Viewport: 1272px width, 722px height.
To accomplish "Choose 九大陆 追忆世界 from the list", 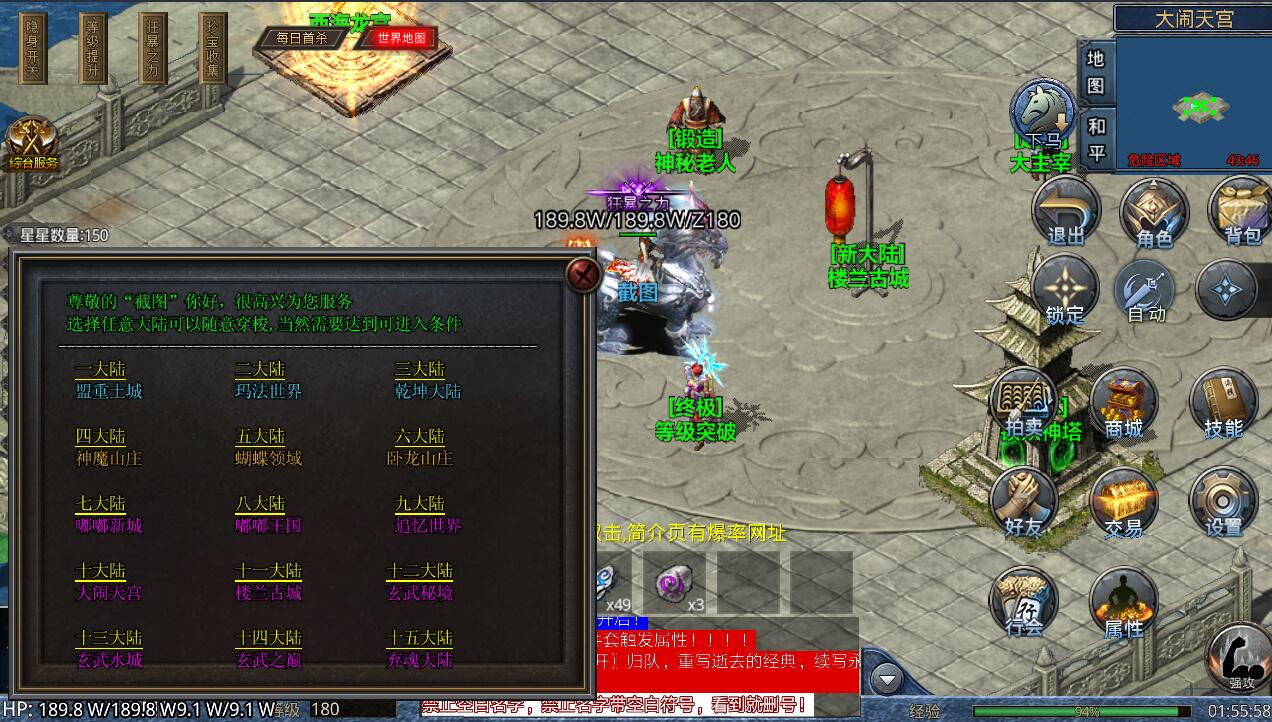I will pos(427,515).
